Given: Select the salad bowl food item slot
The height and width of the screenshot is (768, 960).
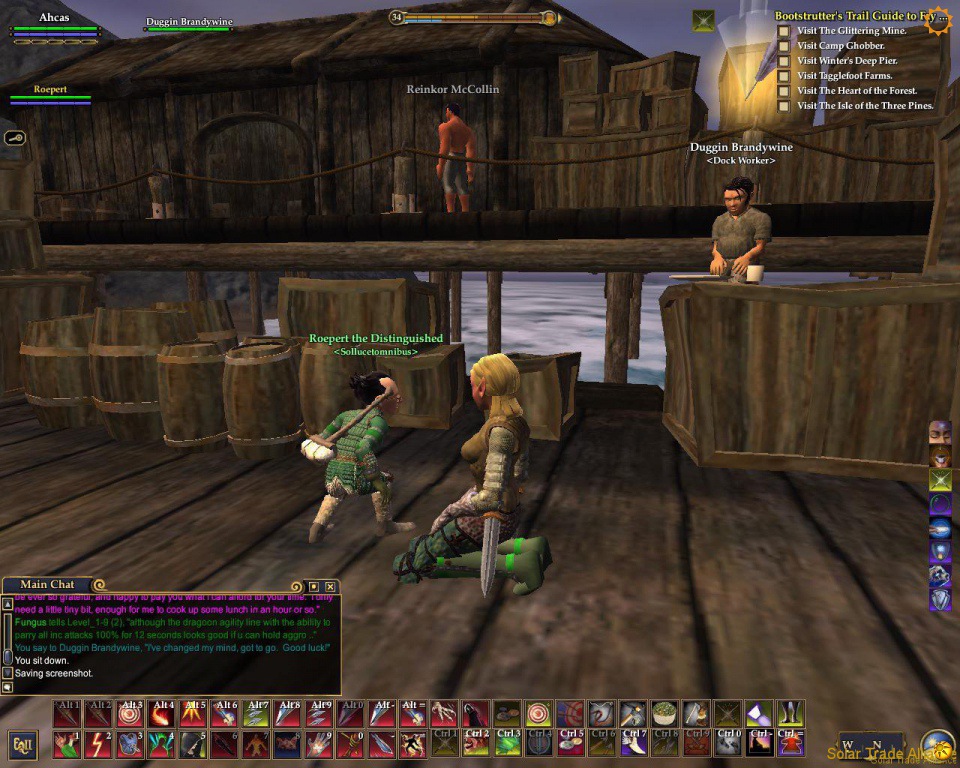Looking at the screenshot, I should [664, 714].
